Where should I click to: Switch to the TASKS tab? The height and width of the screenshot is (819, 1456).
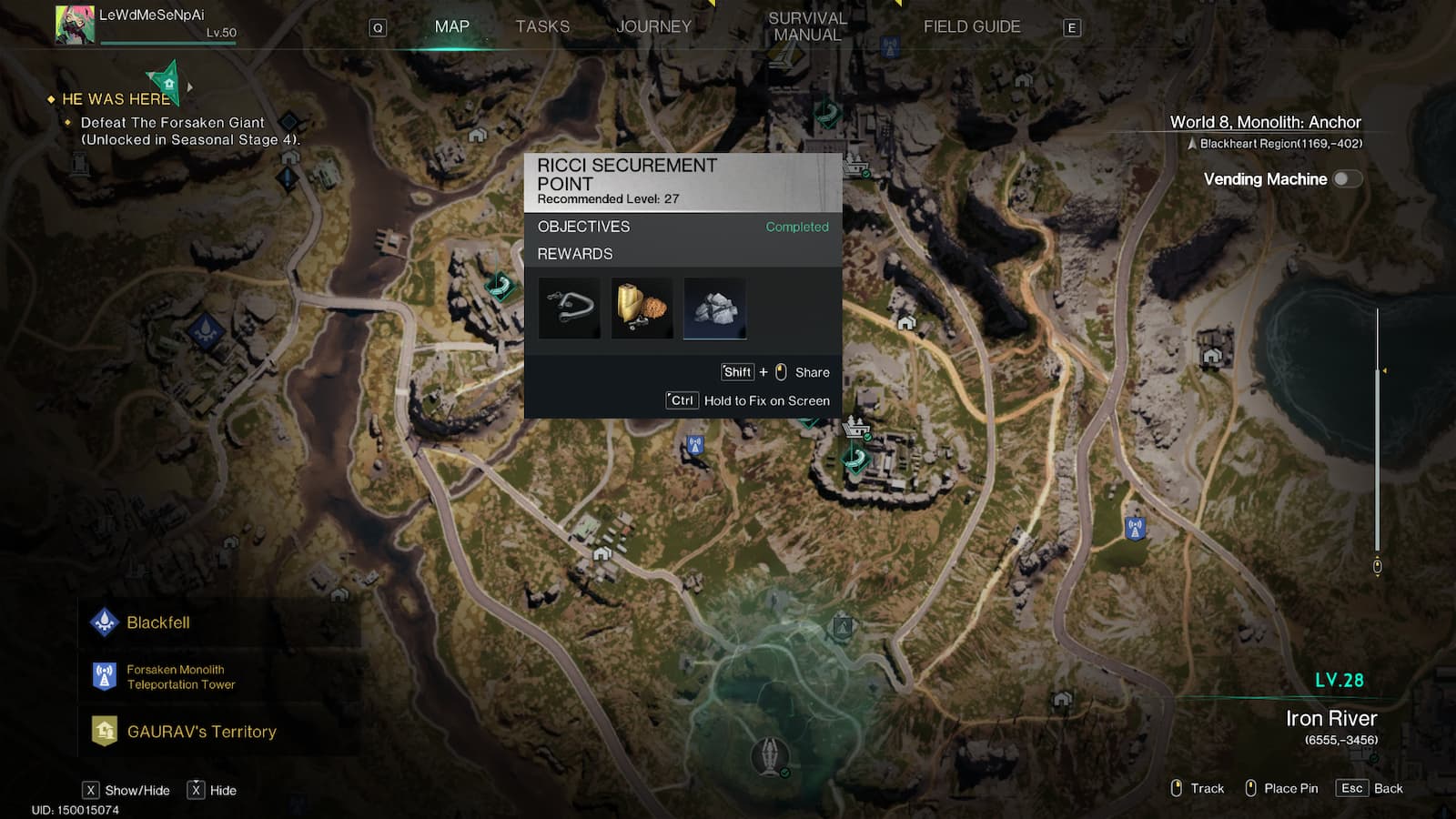543,26
